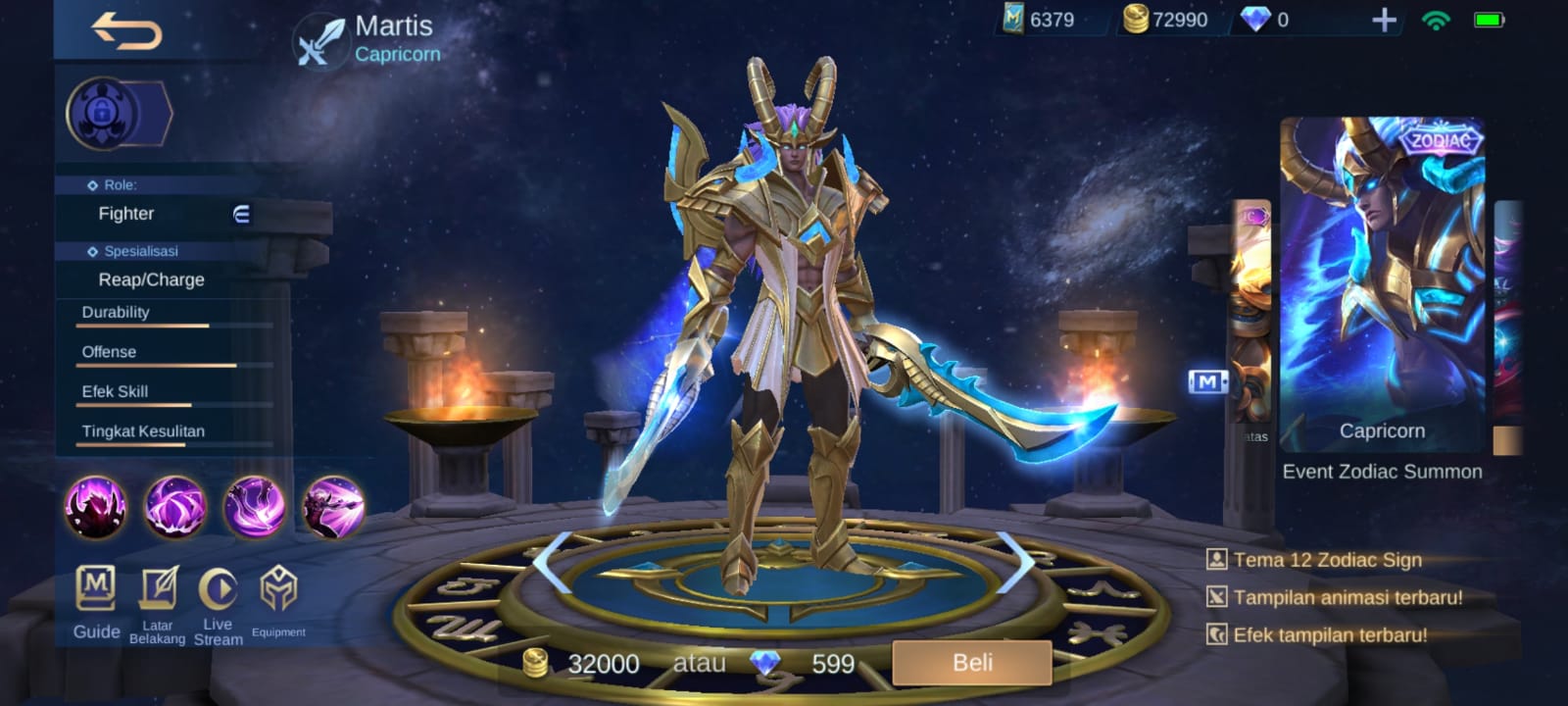Buy the Capricorn skin with Beli button
This screenshot has height=706, width=1568.
click(971, 663)
